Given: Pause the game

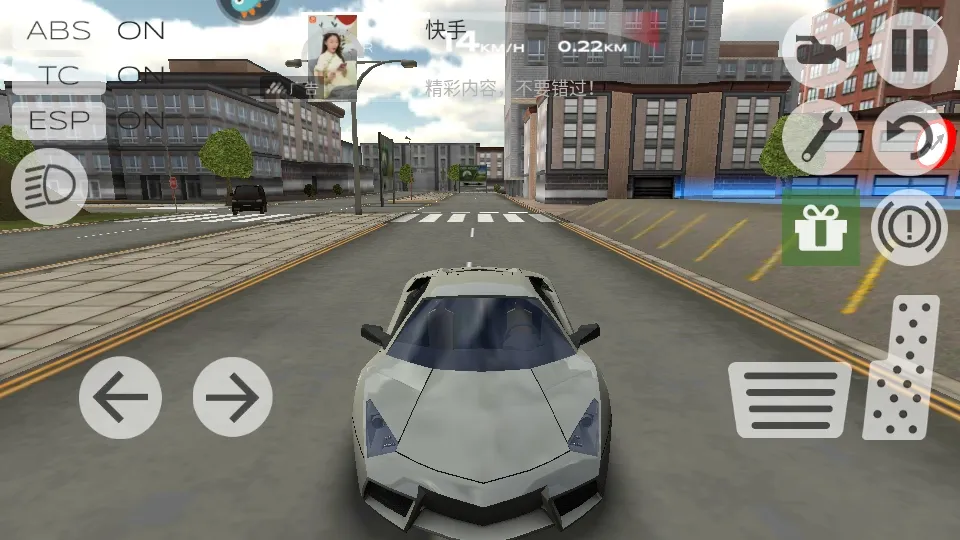Looking at the screenshot, I should 909,47.
